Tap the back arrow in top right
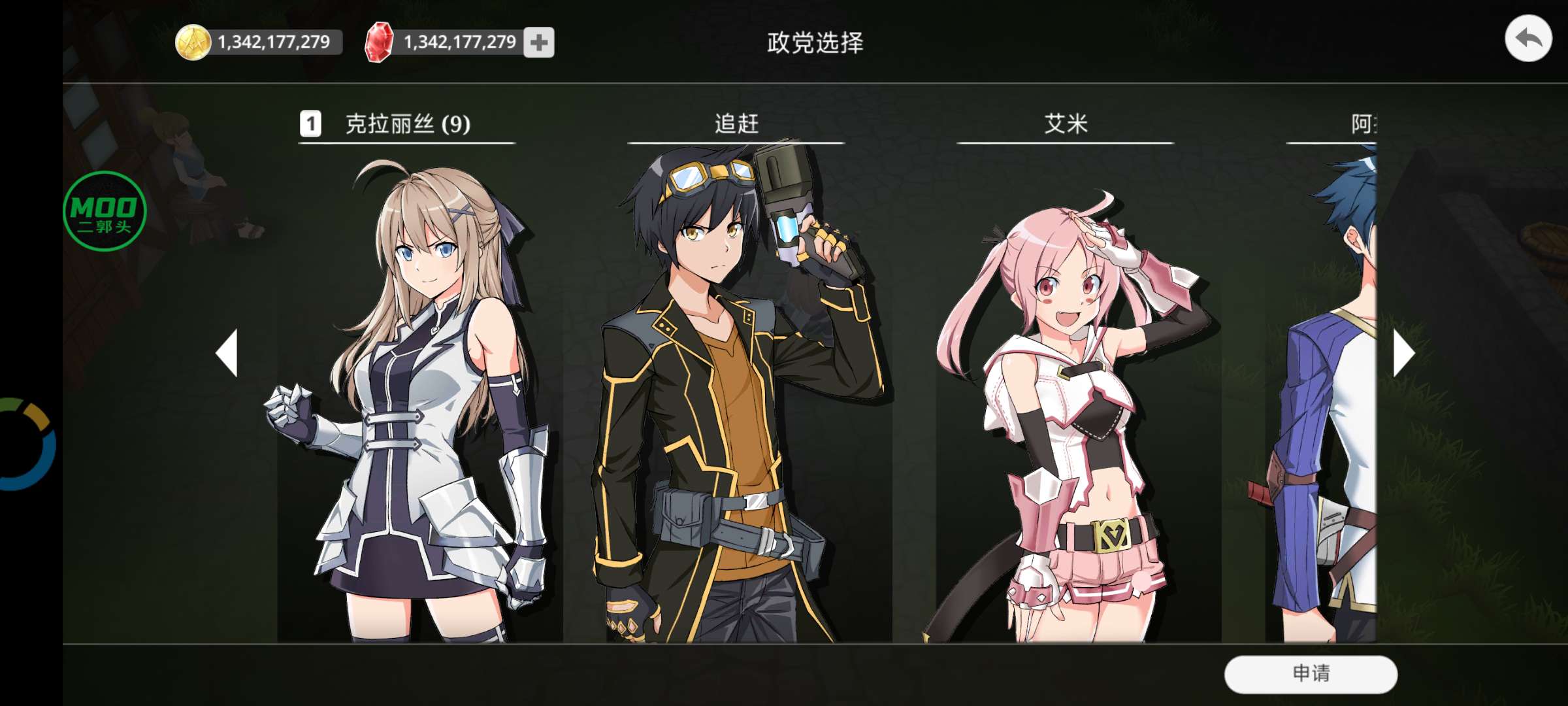Image resolution: width=1568 pixels, height=706 pixels. (1529, 39)
